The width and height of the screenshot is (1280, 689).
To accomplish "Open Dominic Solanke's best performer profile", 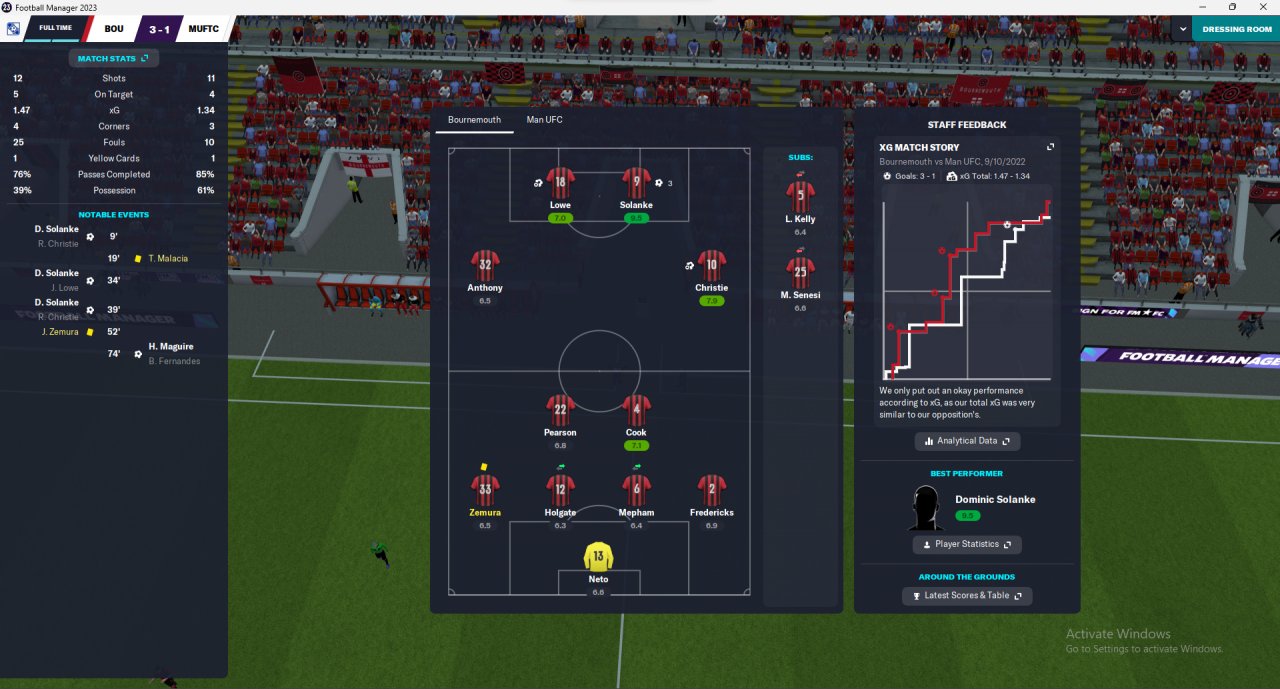I will 994,499.
